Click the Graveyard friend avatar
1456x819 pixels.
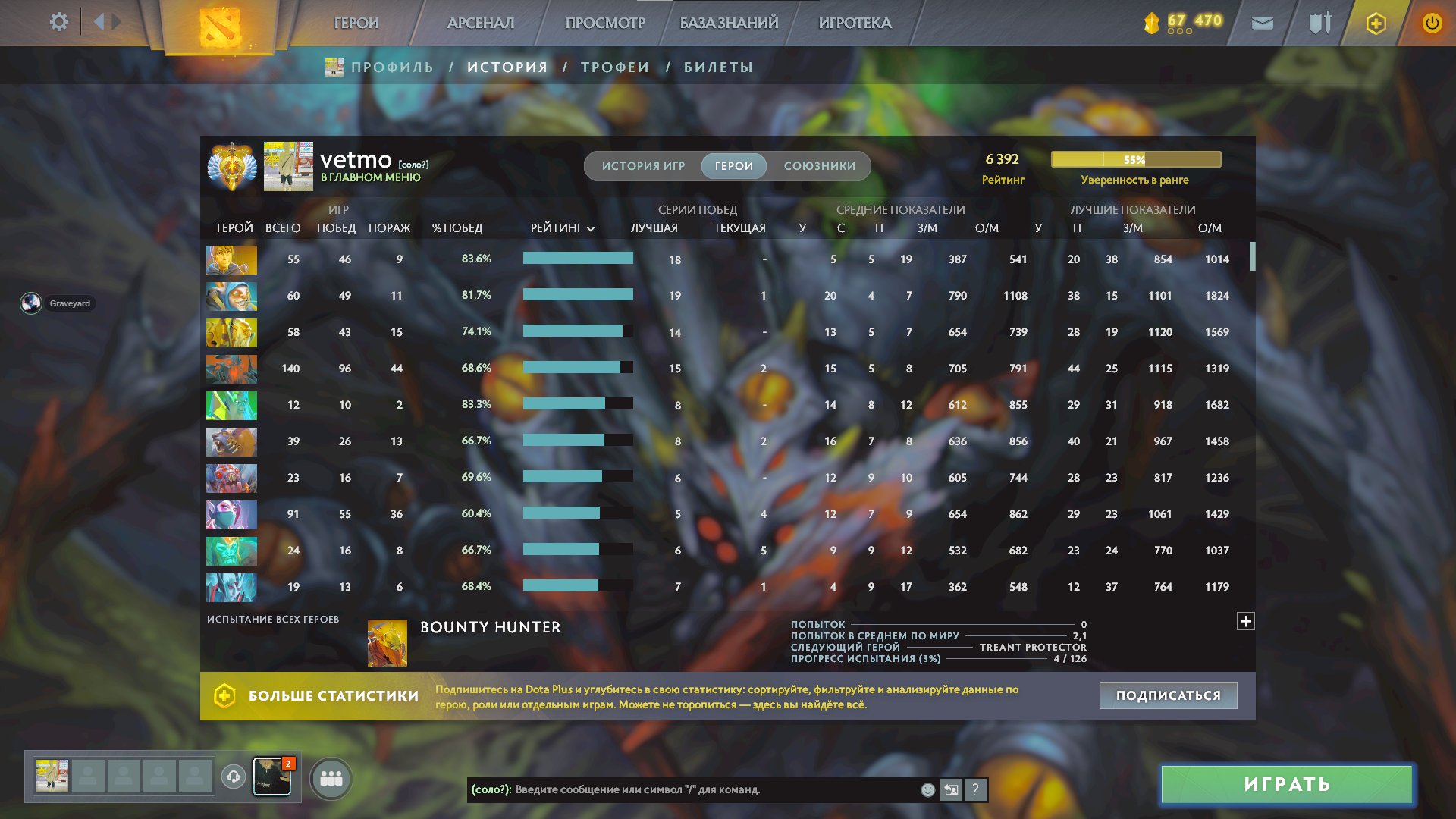30,303
